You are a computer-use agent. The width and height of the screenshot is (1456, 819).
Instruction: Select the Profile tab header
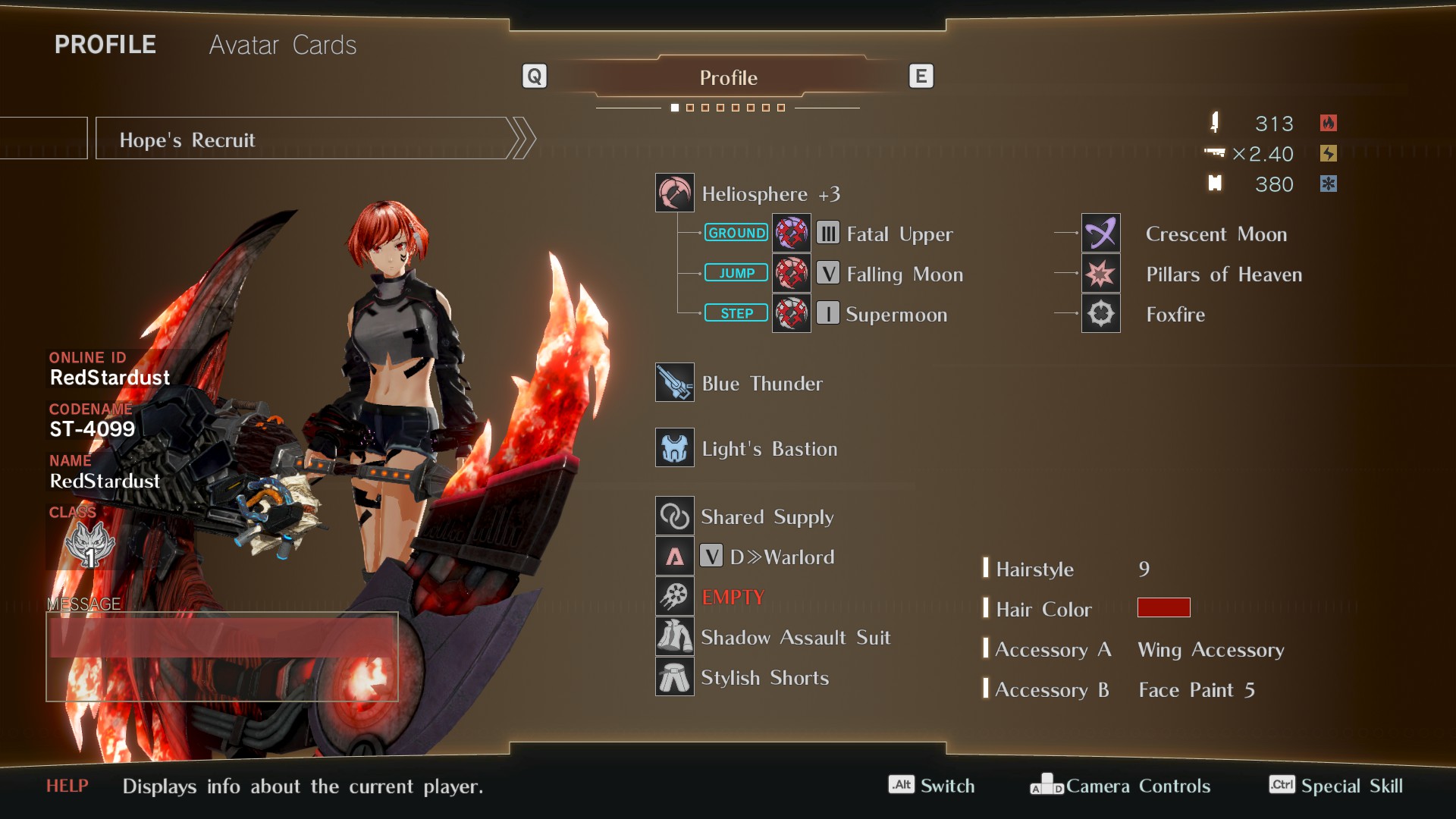[728, 77]
